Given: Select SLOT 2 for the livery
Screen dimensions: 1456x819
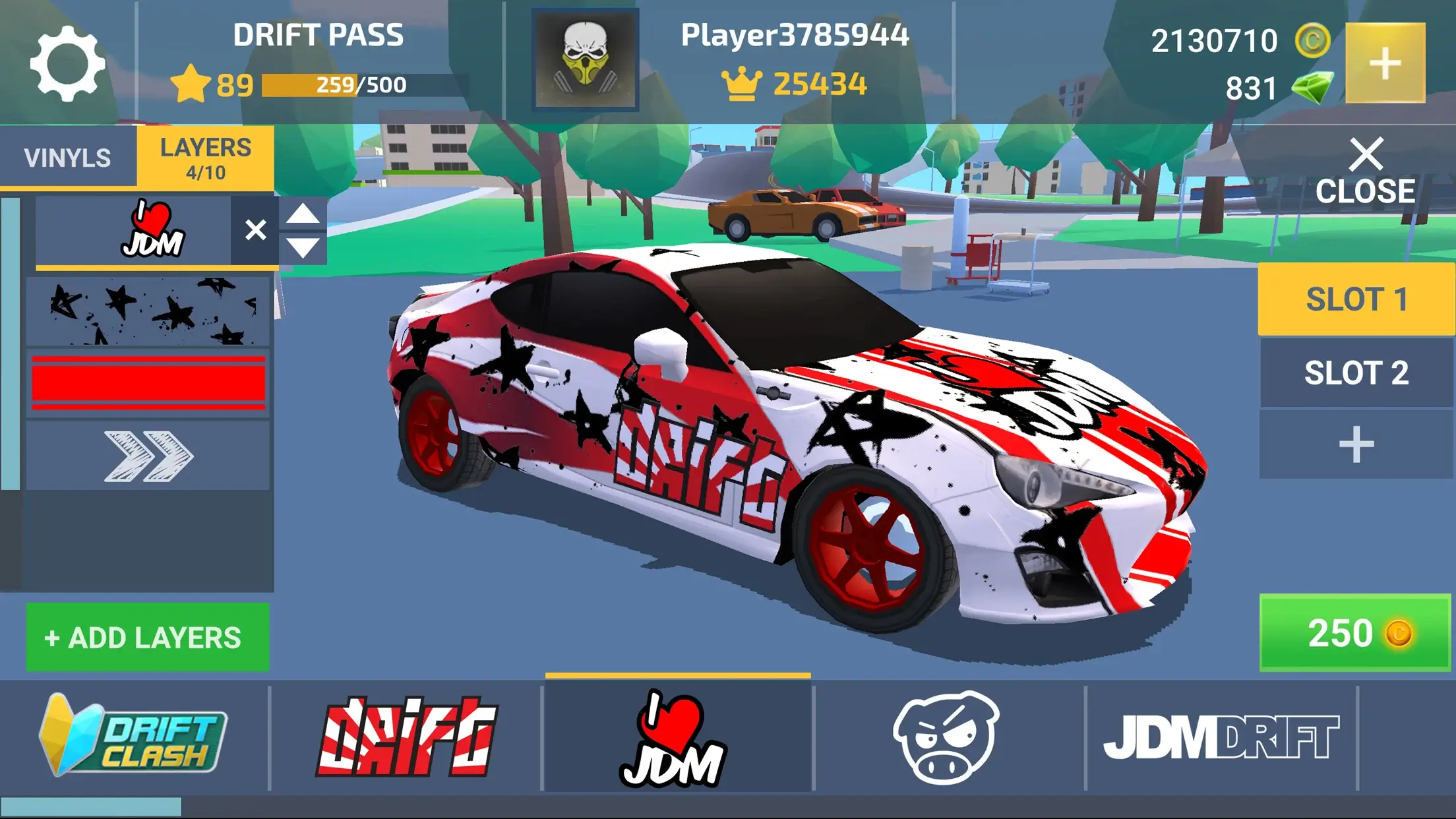Looking at the screenshot, I should [1355, 373].
